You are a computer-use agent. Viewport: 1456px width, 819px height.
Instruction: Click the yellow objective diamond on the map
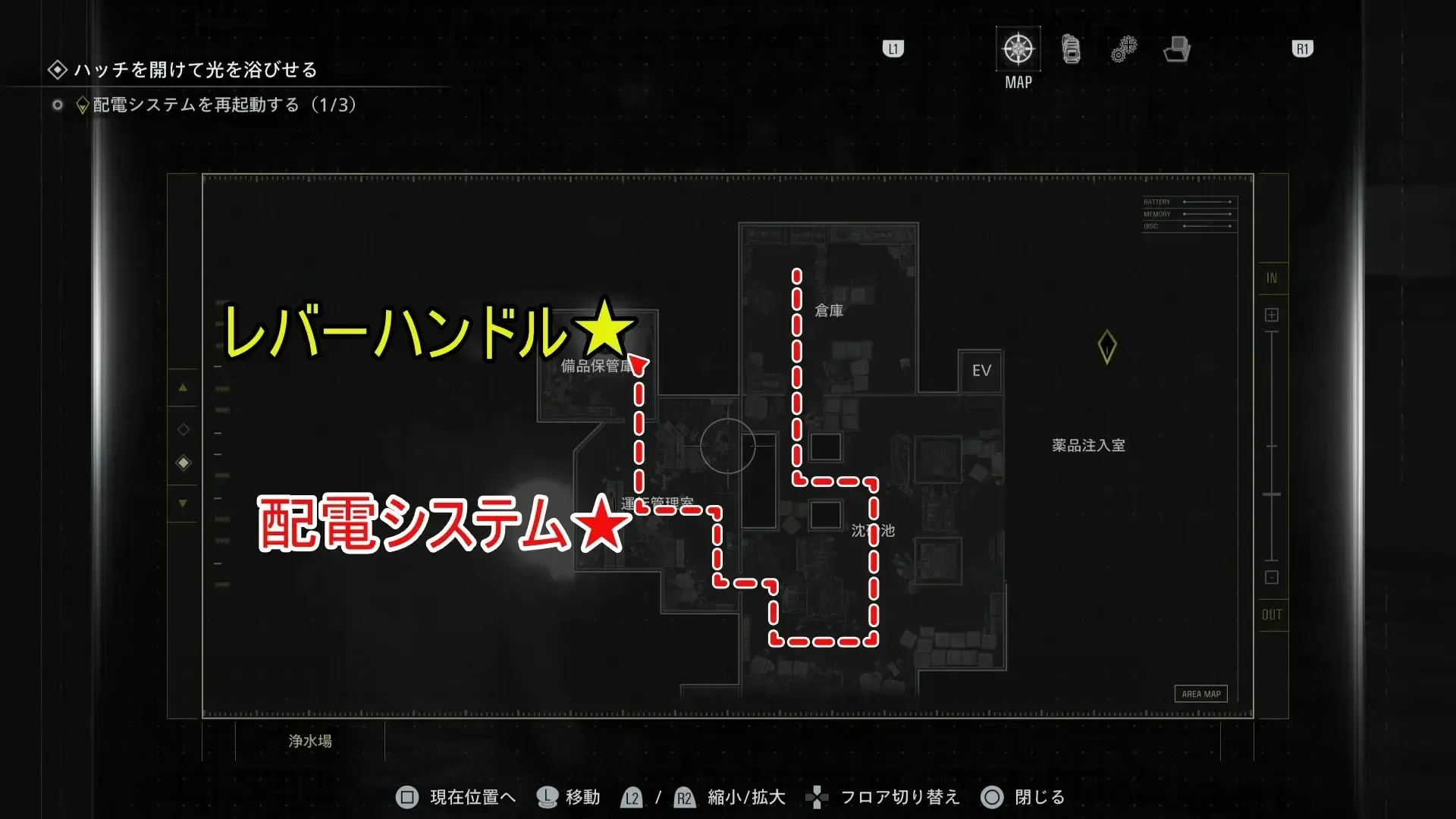[x=1106, y=345]
